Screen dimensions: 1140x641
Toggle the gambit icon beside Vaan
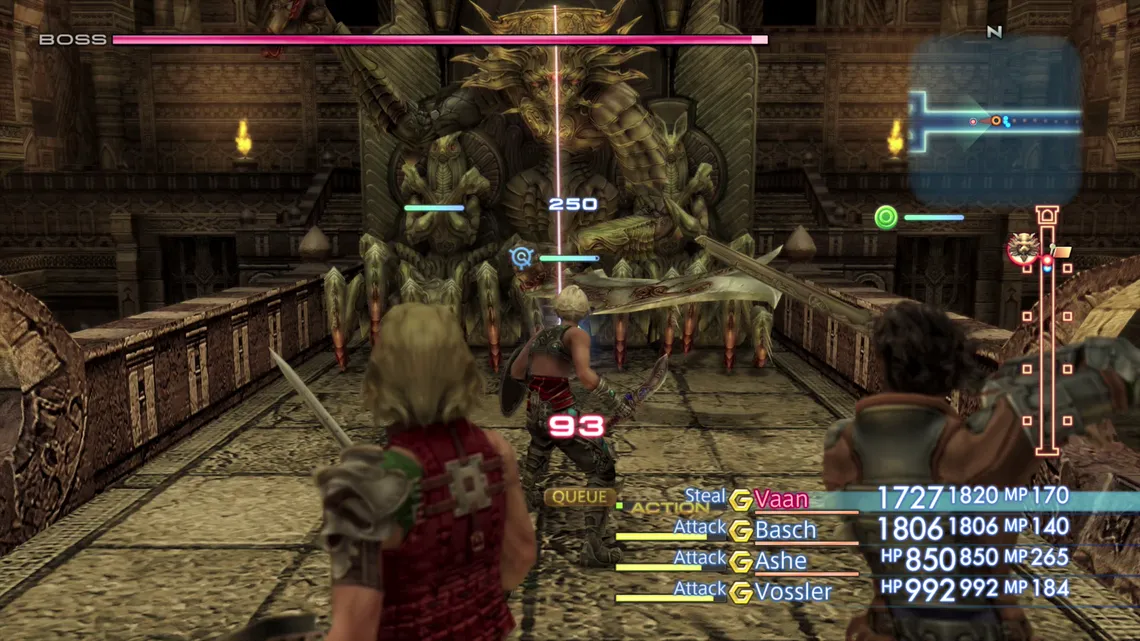pyautogui.click(x=740, y=500)
